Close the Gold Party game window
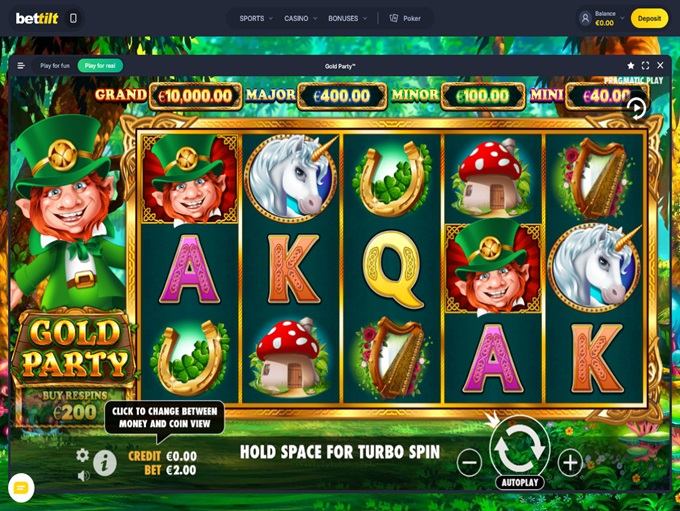 [x=660, y=66]
